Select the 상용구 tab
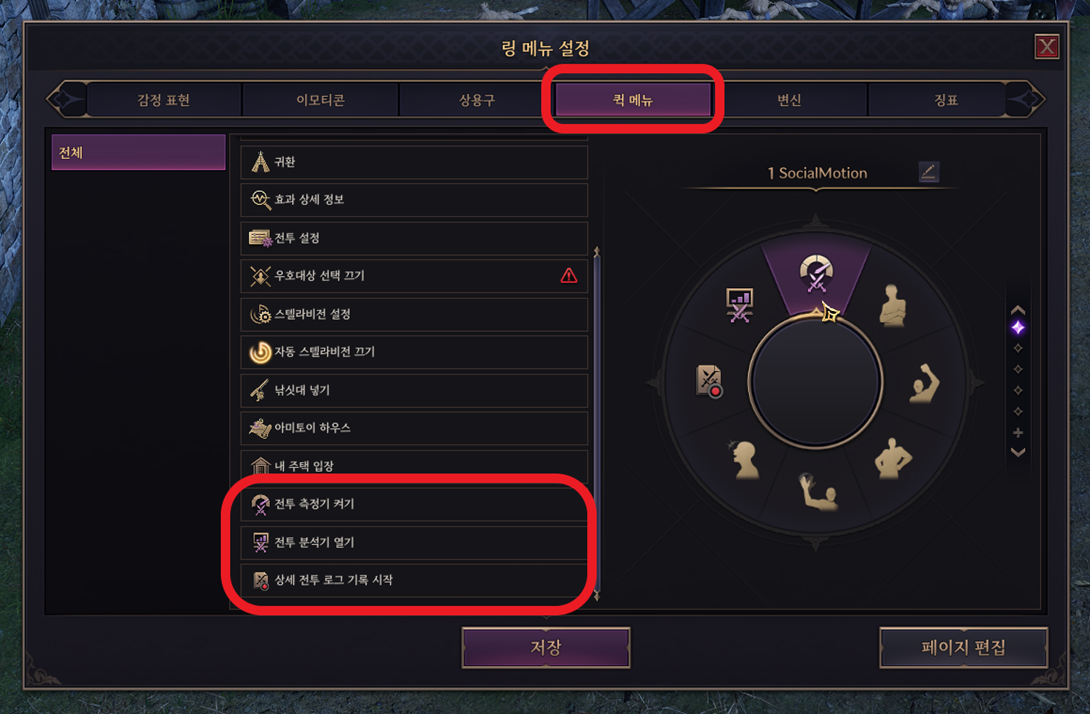 pyautogui.click(x=477, y=100)
